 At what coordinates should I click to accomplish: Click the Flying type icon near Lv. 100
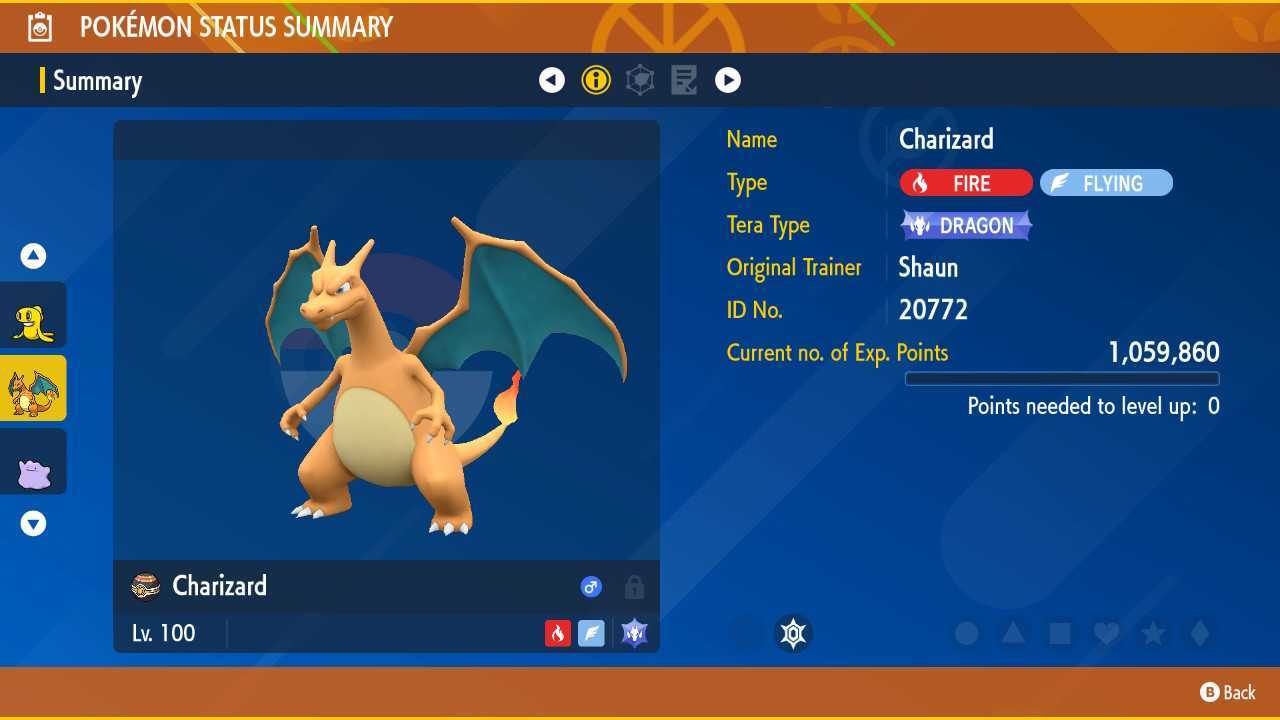(592, 632)
